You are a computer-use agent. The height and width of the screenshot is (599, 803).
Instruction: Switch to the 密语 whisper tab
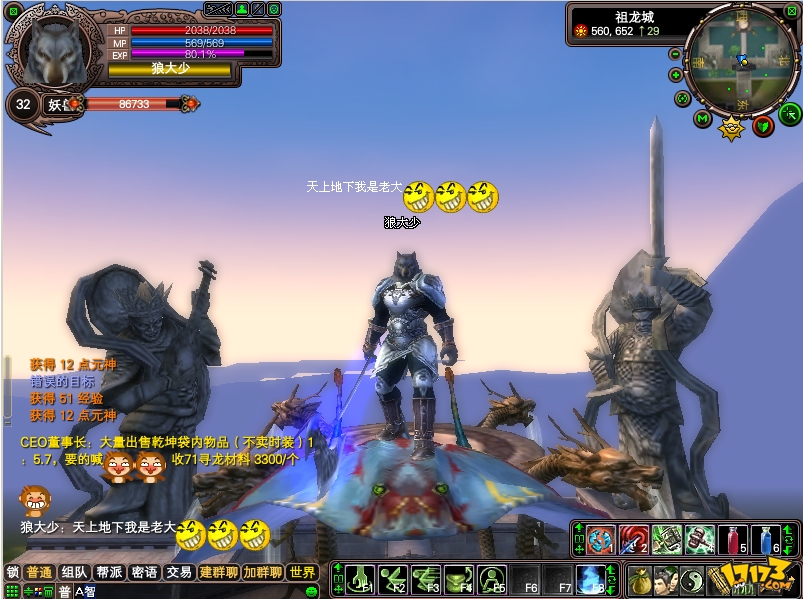tap(144, 573)
